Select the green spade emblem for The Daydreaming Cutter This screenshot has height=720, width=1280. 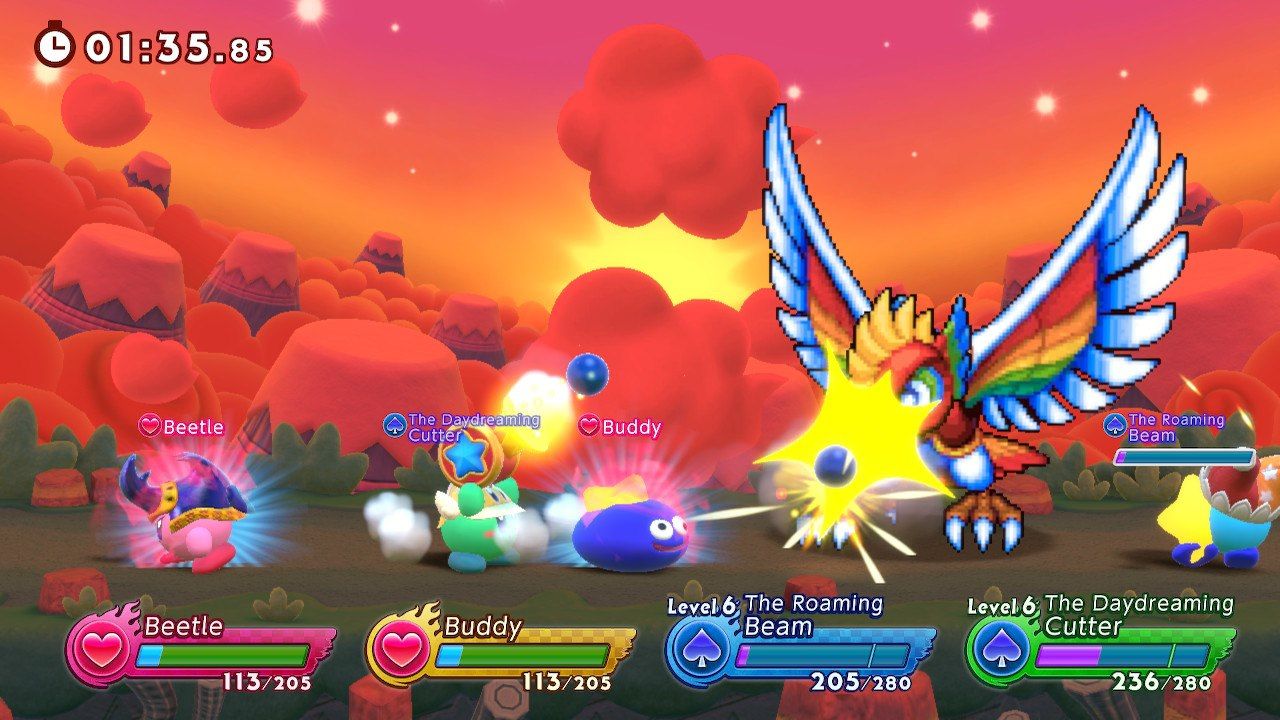[x=999, y=650]
